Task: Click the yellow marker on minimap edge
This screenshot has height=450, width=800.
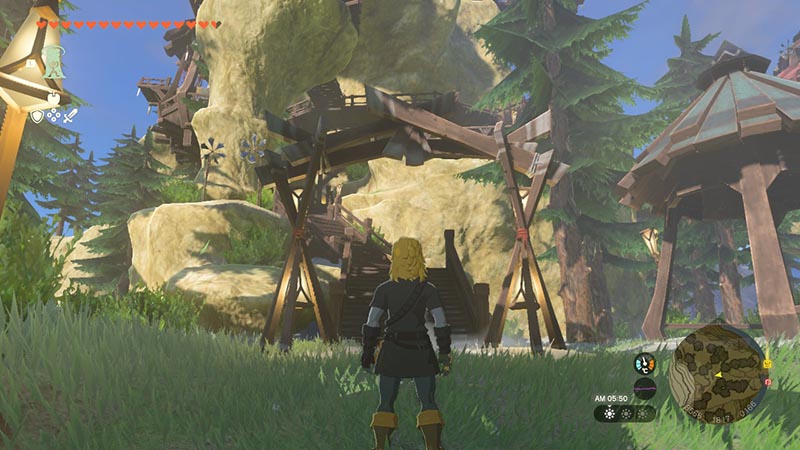Action: [x=767, y=365]
